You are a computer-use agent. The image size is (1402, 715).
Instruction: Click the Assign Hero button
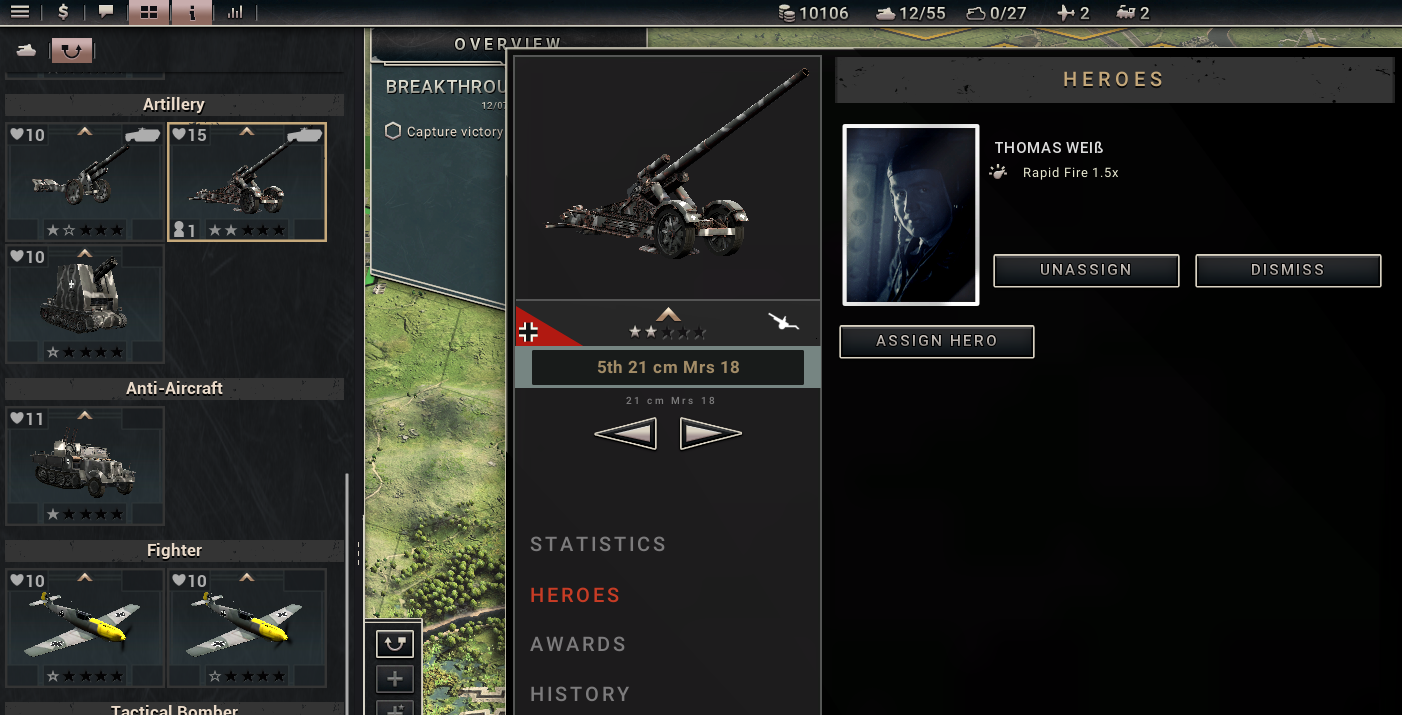tap(936, 341)
